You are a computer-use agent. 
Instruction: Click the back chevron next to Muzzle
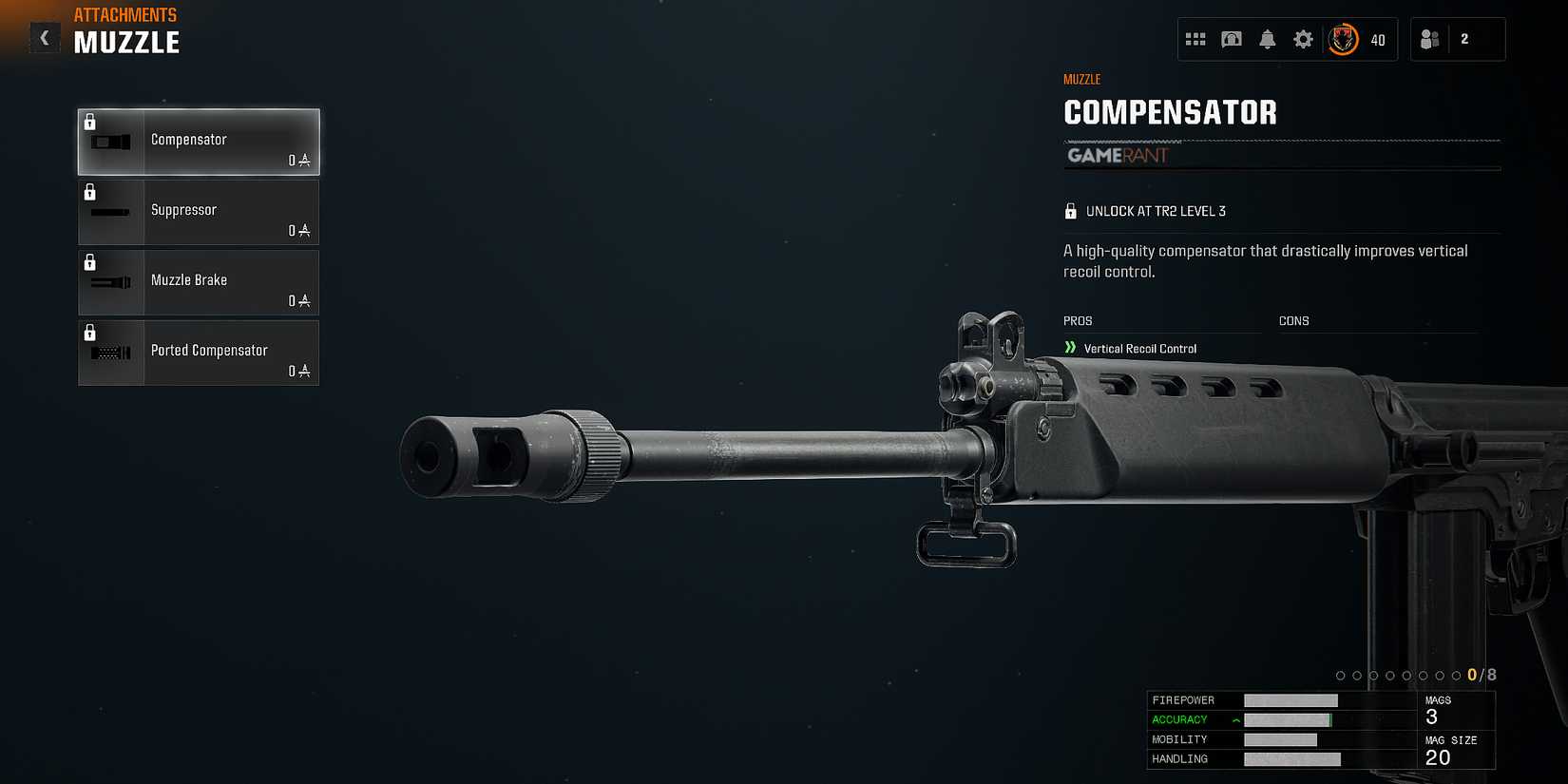(x=44, y=38)
